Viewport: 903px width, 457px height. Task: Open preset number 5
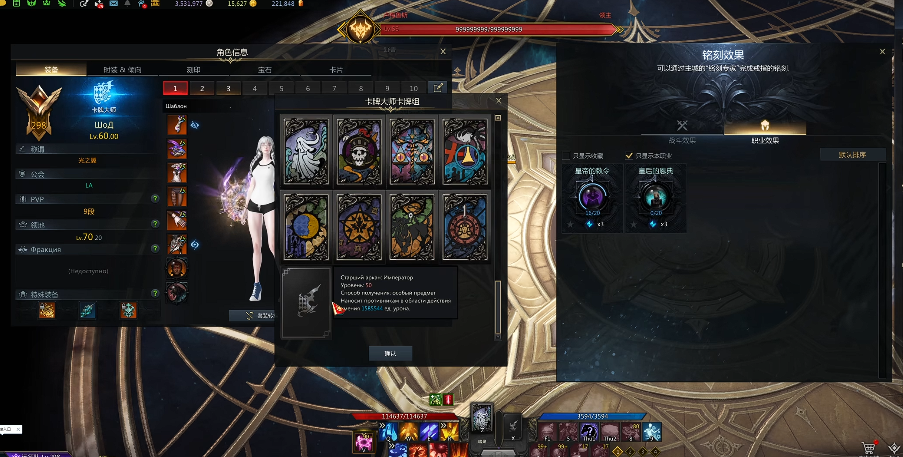pyautogui.click(x=279, y=88)
